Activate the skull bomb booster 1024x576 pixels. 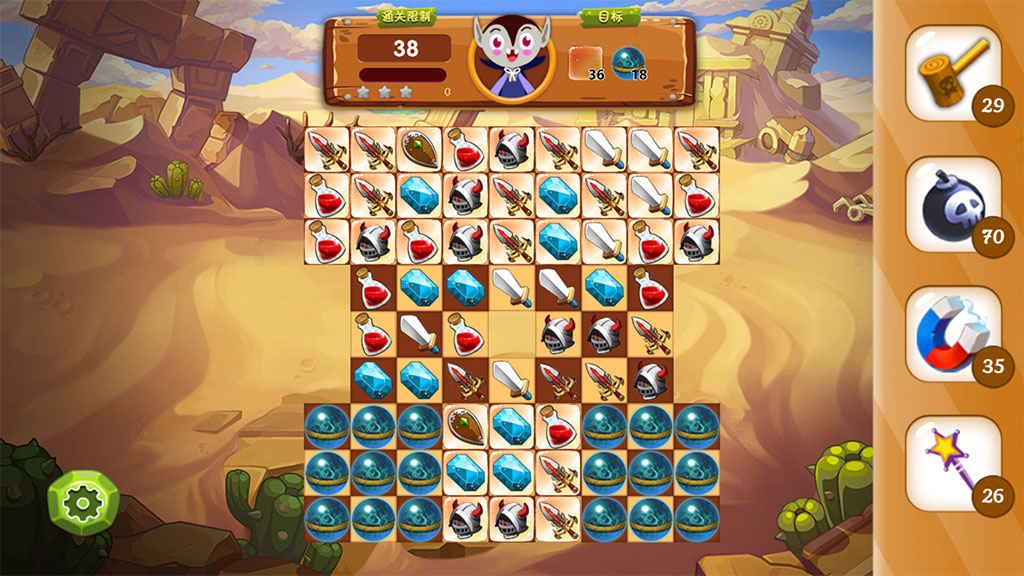click(952, 204)
